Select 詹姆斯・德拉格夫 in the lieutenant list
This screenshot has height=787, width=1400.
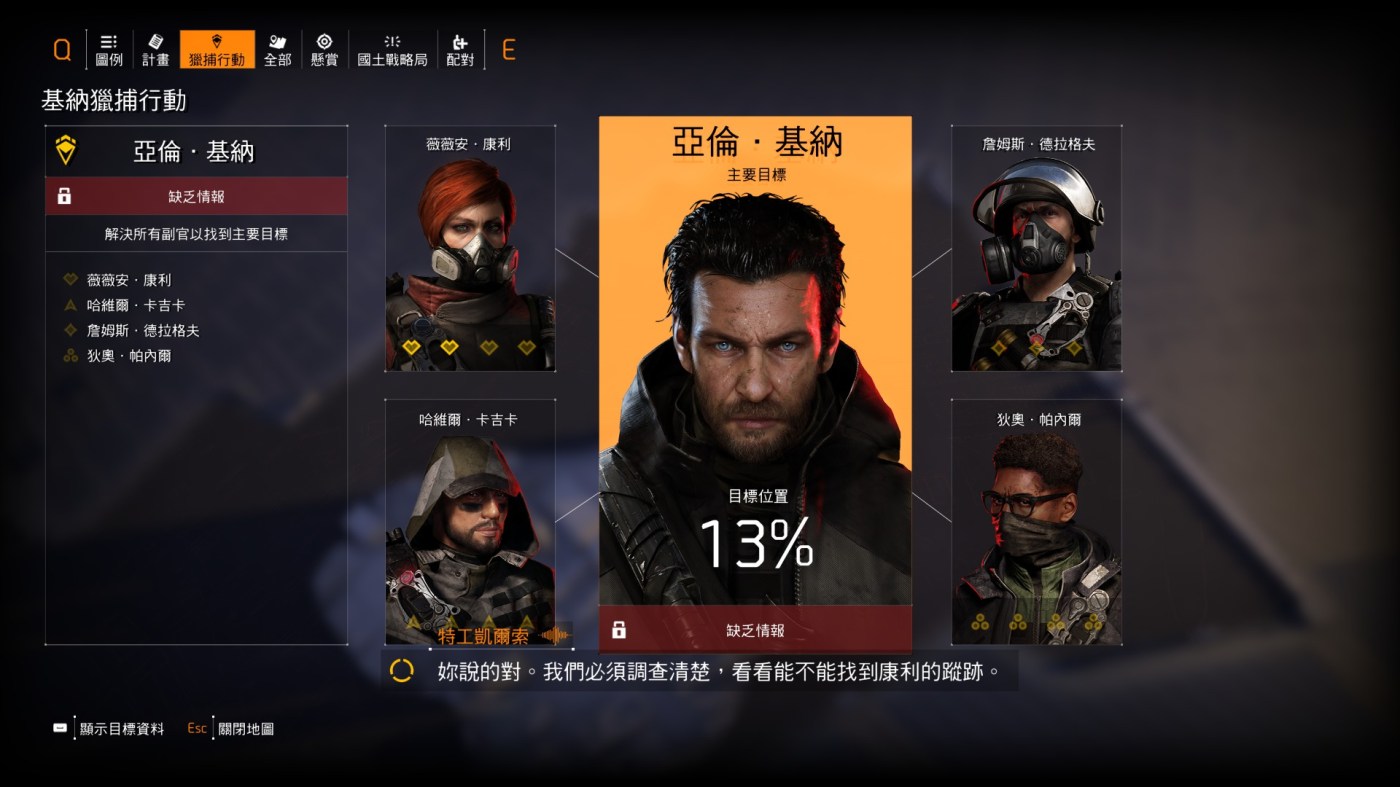tap(143, 330)
